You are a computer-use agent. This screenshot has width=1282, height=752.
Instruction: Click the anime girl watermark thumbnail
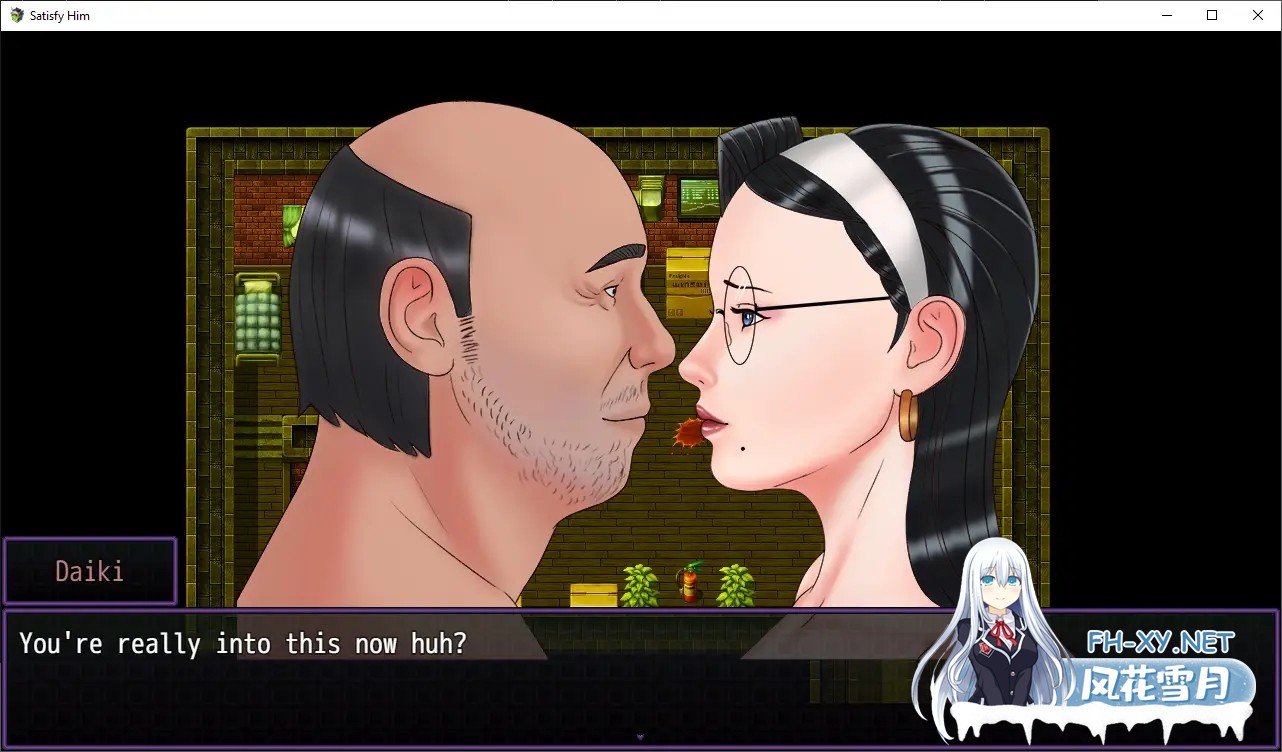point(1000,620)
